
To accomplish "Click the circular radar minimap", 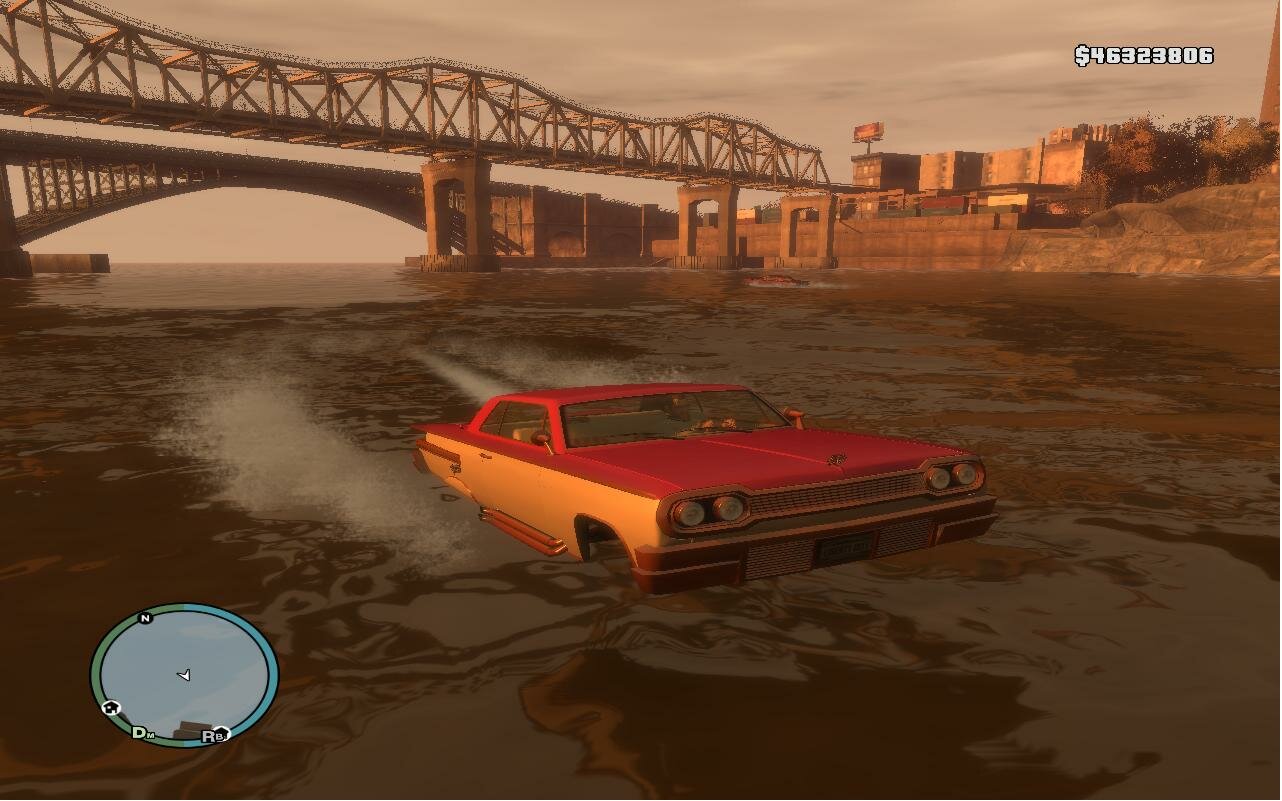I will click(185, 675).
